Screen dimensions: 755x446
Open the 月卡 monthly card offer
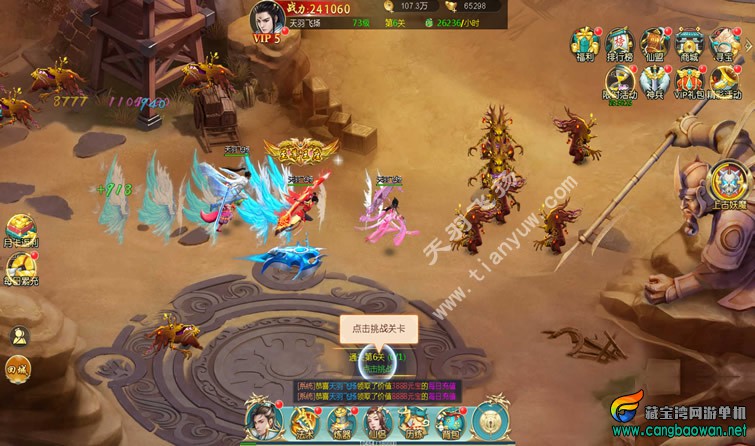pyautogui.click(x=20, y=232)
